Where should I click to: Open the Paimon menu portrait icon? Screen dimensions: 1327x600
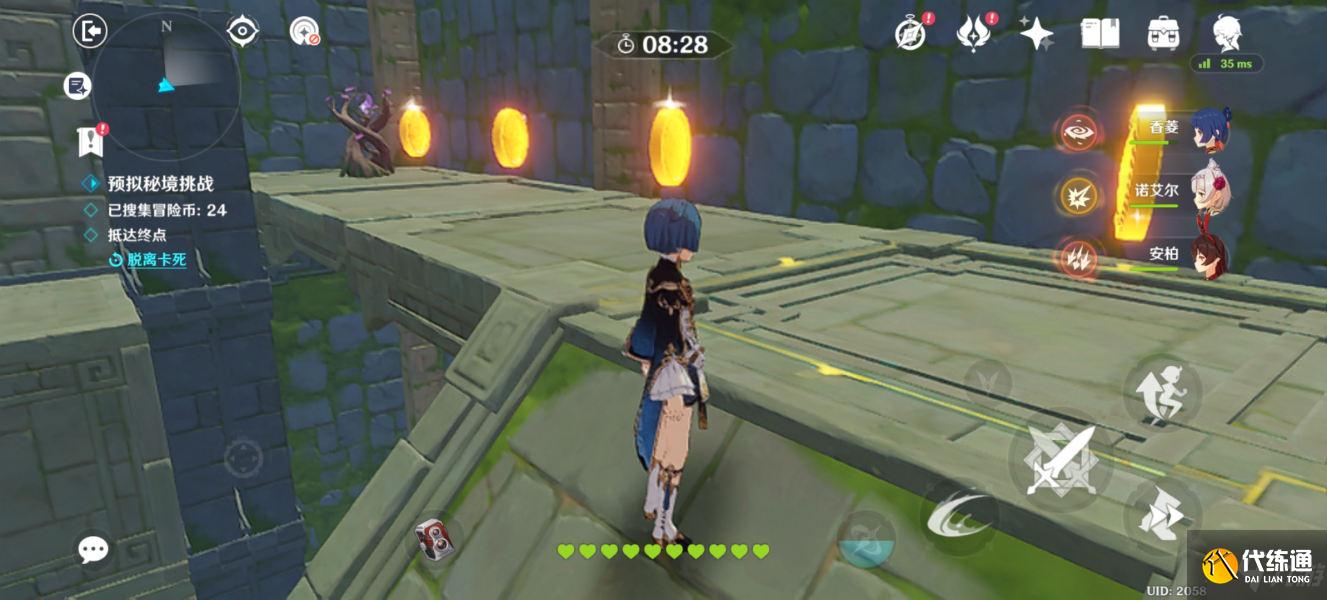(x=1226, y=33)
